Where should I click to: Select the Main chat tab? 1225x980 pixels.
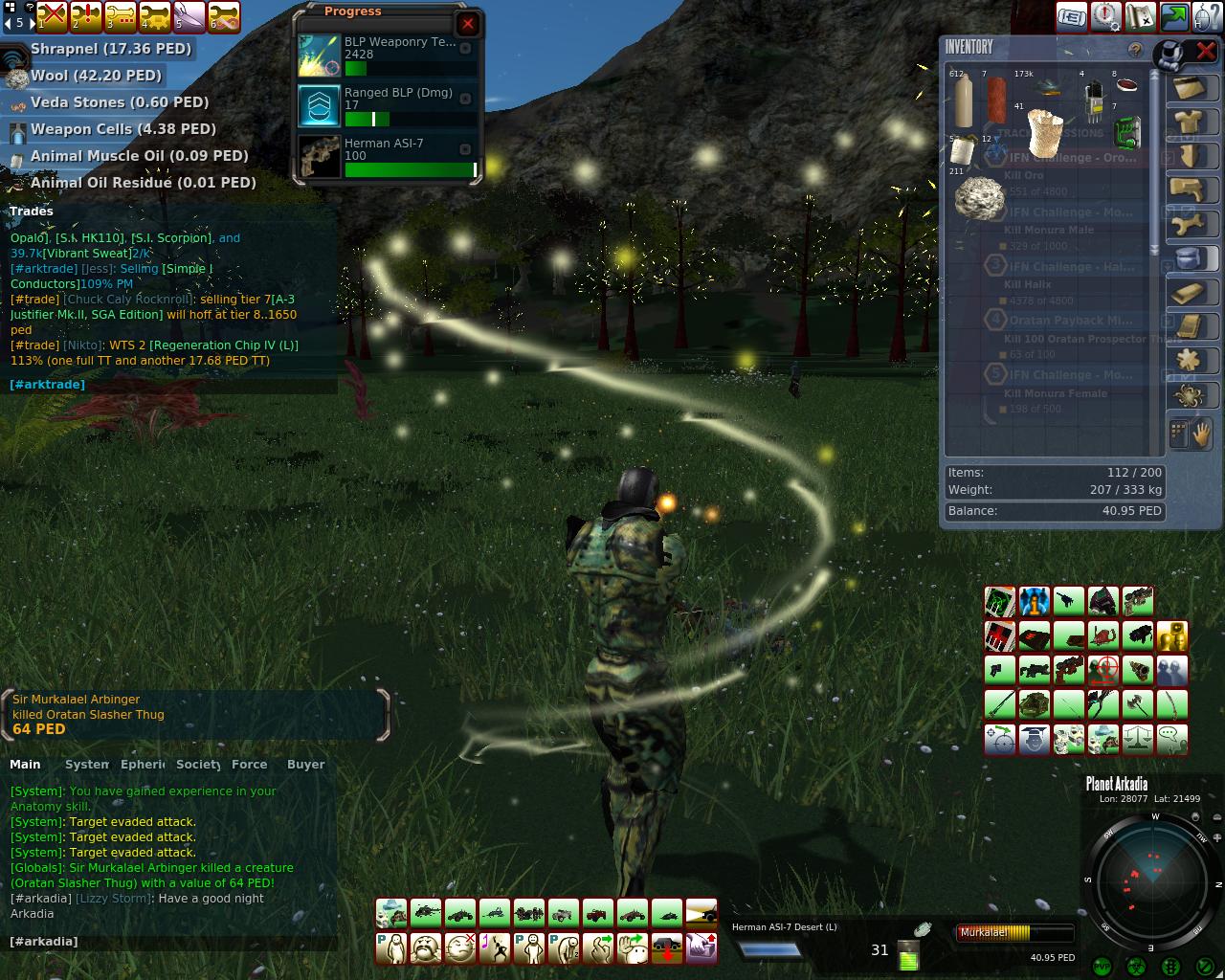[x=26, y=765]
